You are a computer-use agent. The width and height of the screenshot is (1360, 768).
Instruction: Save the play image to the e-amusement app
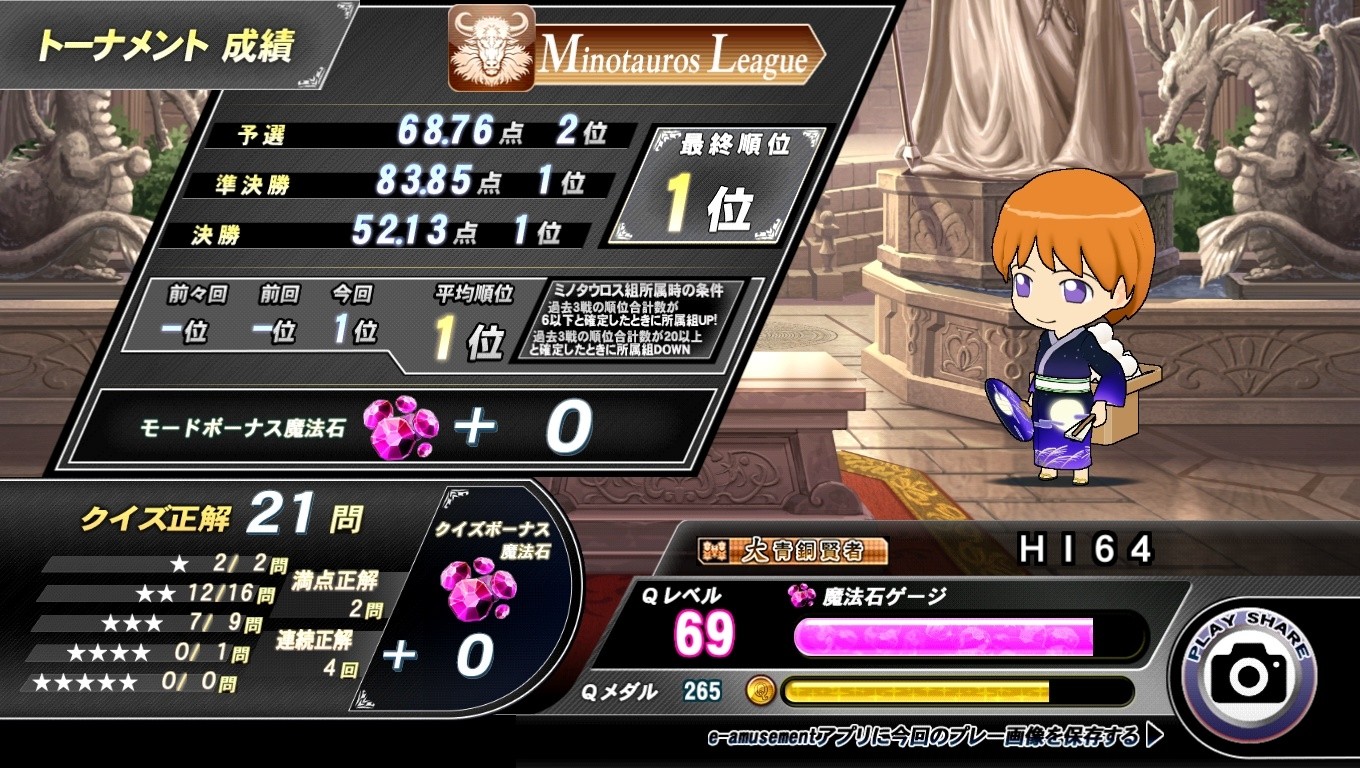934,737
